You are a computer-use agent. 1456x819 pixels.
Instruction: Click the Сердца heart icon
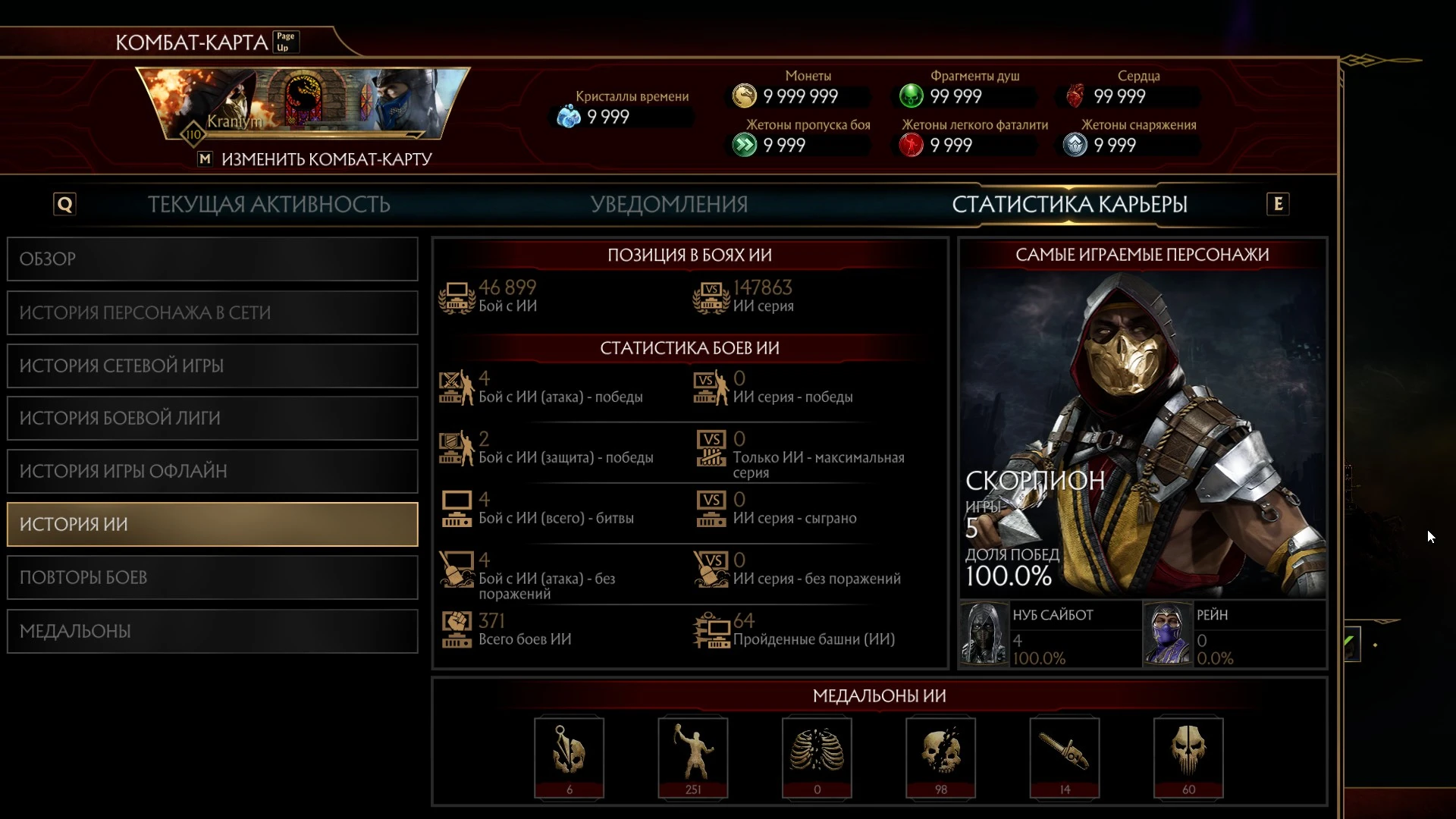pyautogui.click(x=1075, y=96)
